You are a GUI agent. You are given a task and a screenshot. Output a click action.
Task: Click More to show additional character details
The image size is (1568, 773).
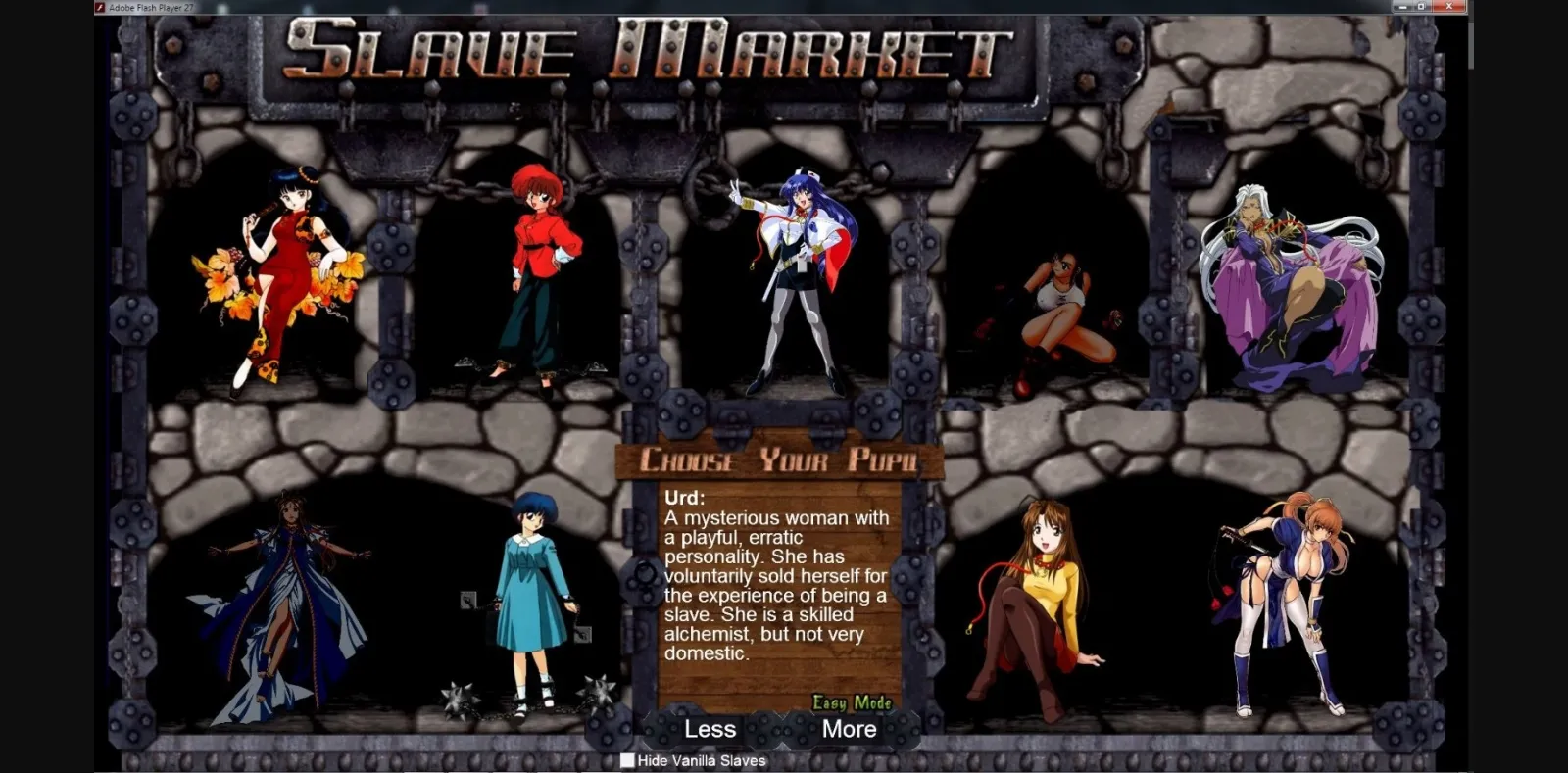849,729
